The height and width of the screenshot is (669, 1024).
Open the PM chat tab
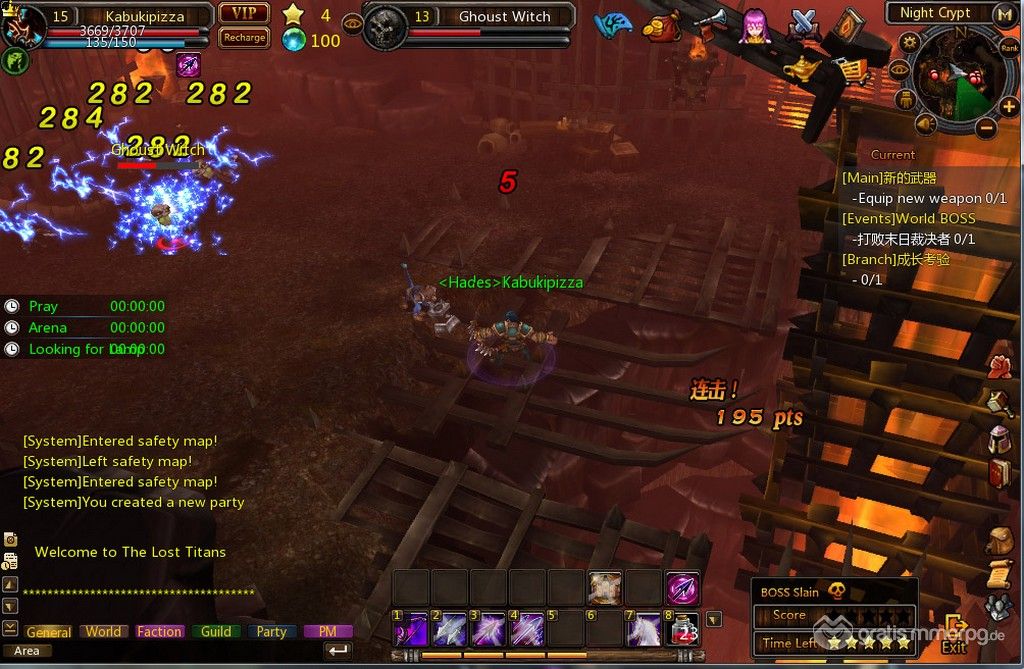(x=327, y=632)
